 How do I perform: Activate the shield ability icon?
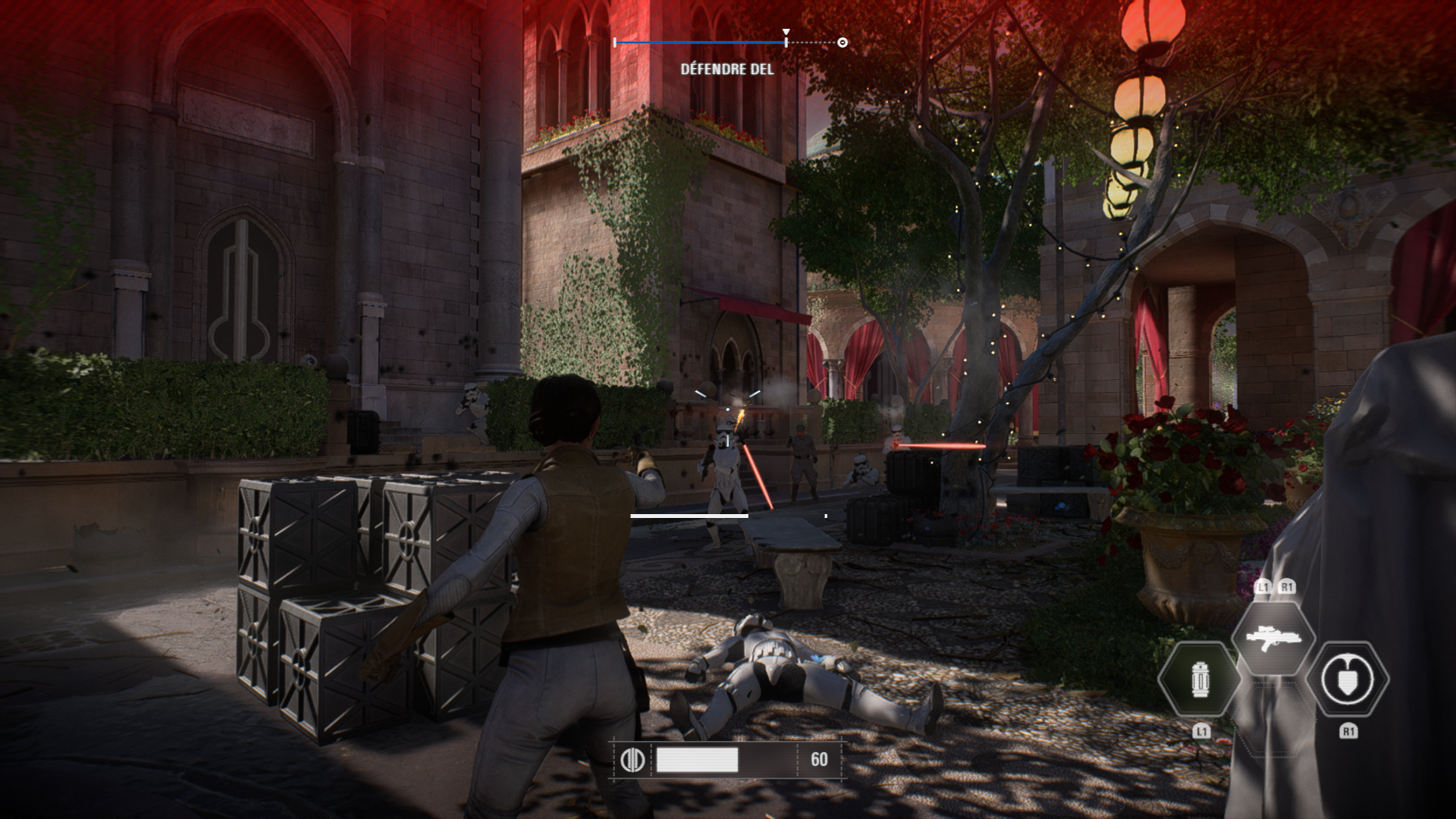pyautogui.click(x=1348, y=679)
